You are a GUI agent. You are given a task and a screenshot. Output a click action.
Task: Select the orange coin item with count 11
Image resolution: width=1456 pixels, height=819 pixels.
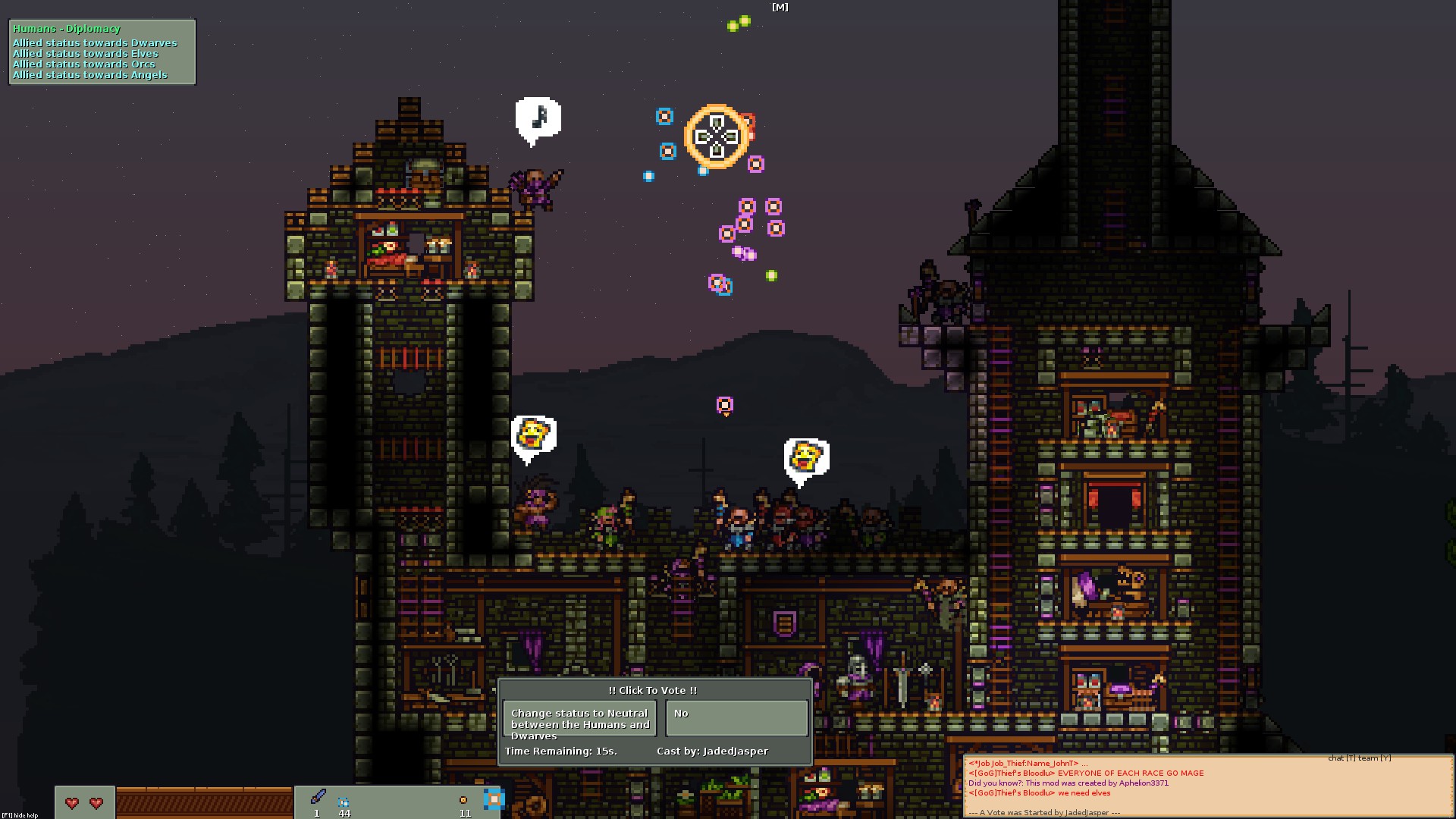point(463,801)
